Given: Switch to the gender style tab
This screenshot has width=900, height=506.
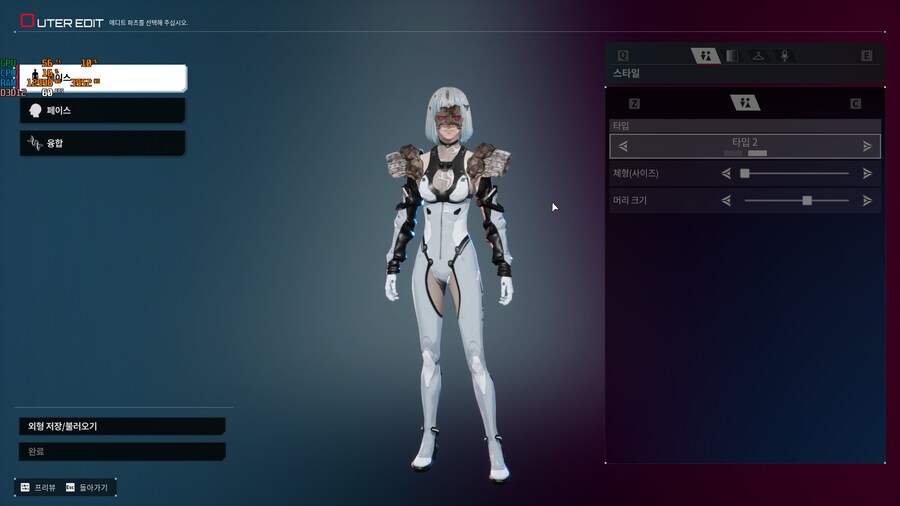Looking at the screenshot, I should point(706,56).
